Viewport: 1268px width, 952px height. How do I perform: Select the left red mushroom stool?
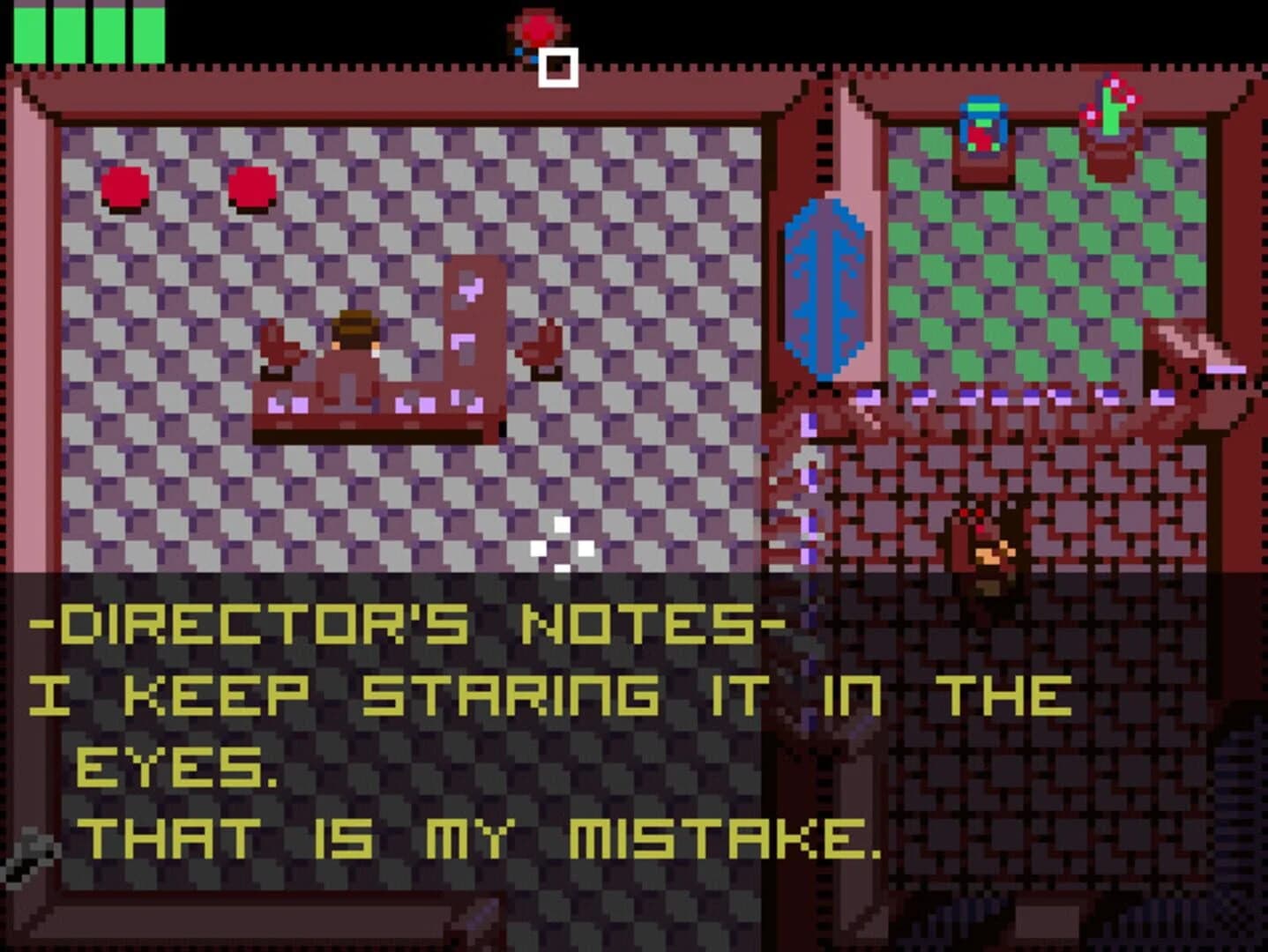pyautogui.click(x=123, y=185)
